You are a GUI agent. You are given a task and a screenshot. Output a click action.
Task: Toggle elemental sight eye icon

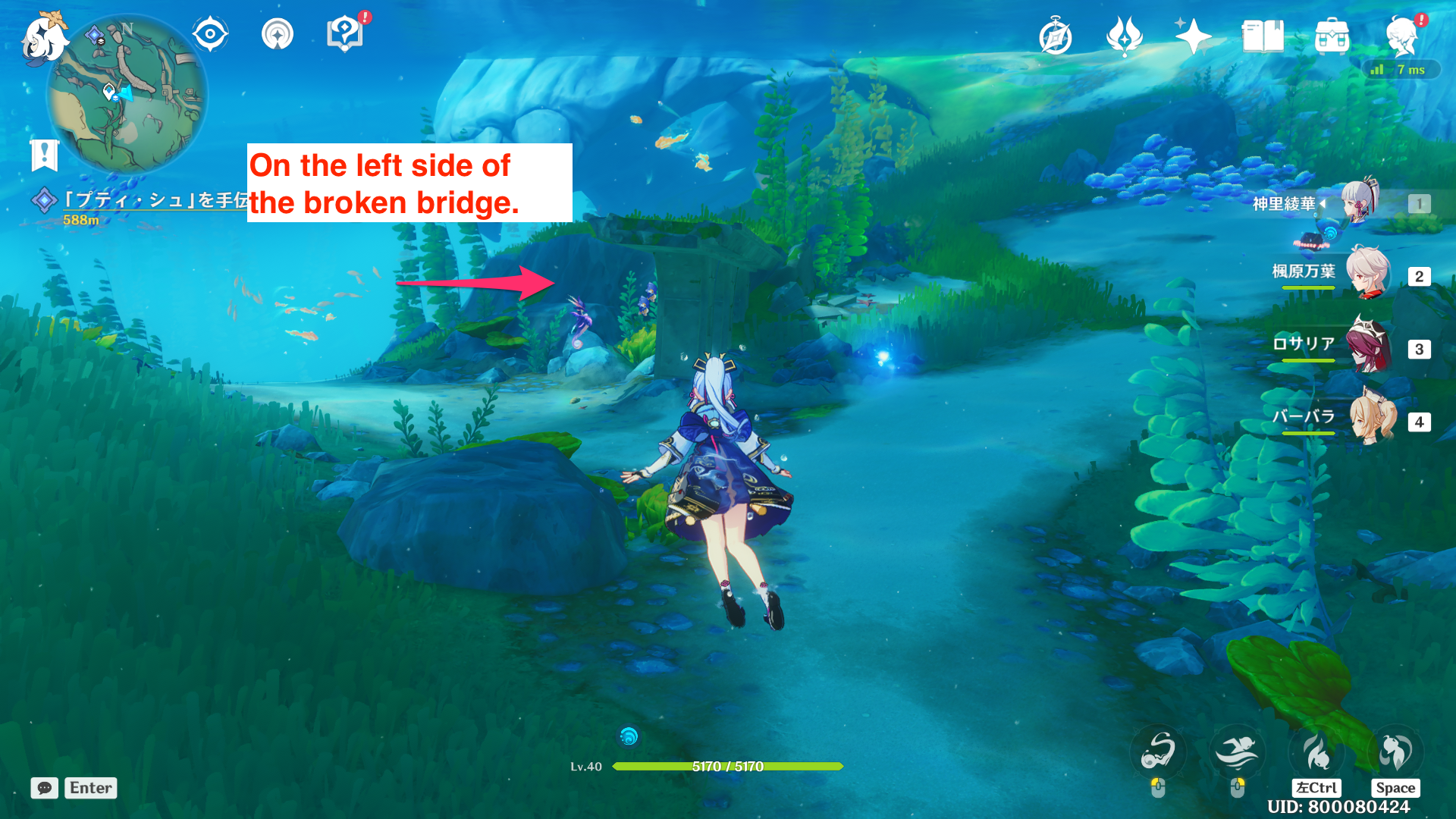210,32
